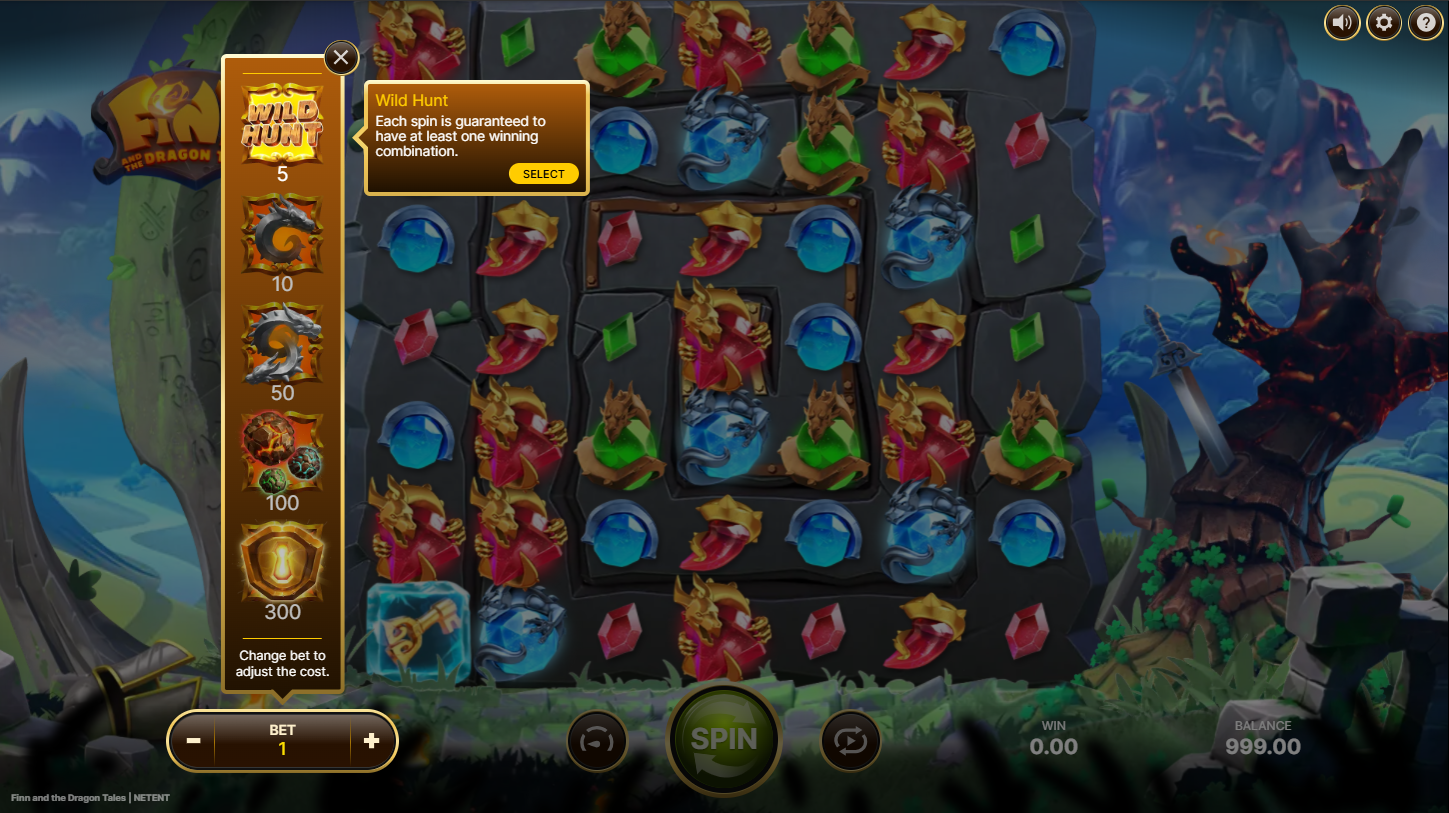Choose the lava rocks feature costing 100
Screen dimensions: 1449x813
click(282, 452)
